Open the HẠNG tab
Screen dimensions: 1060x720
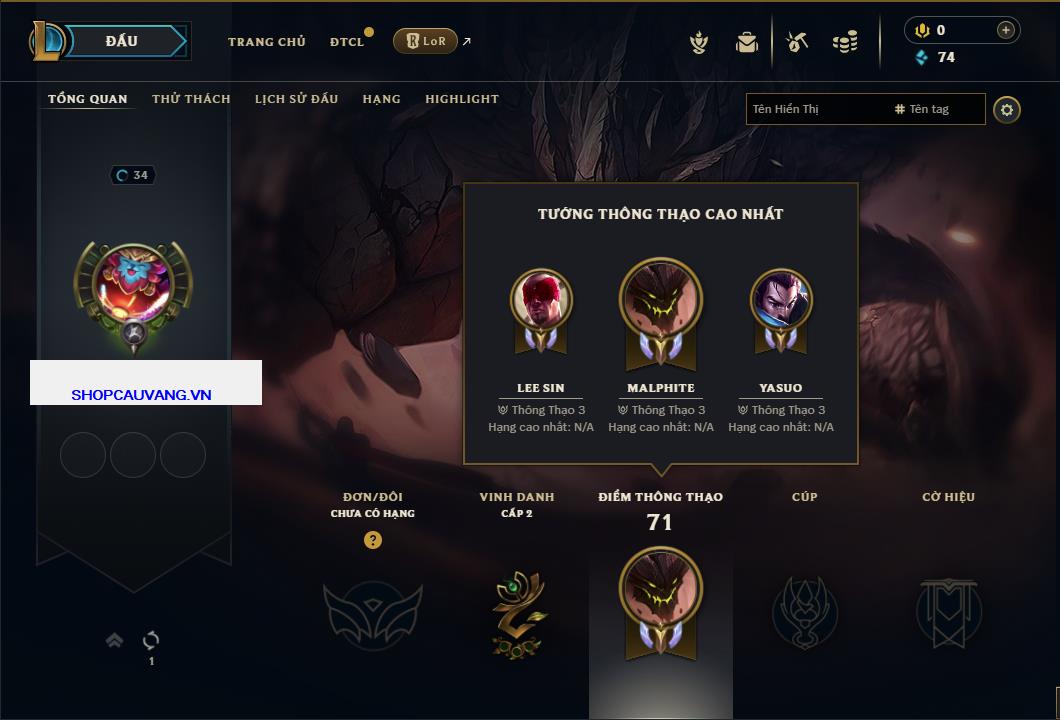(381, 99)
